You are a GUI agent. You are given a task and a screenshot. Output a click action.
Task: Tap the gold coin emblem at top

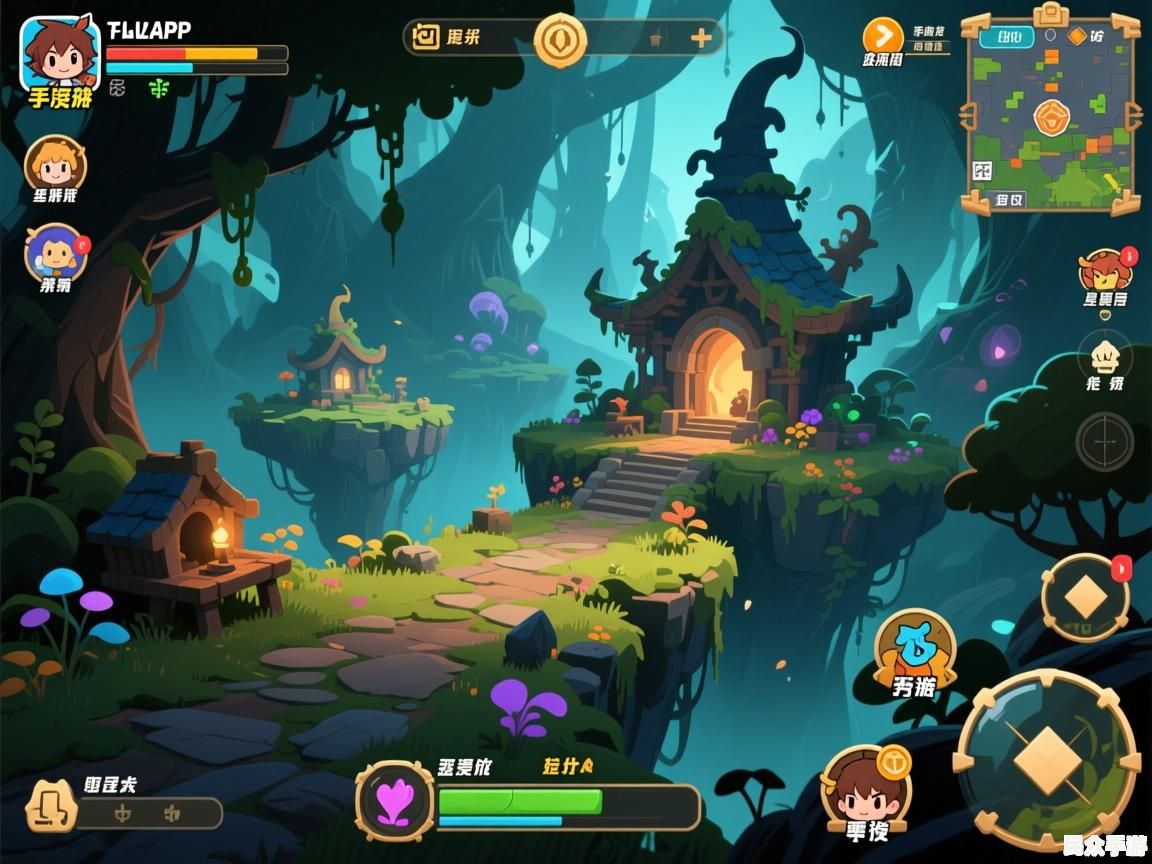560,40
